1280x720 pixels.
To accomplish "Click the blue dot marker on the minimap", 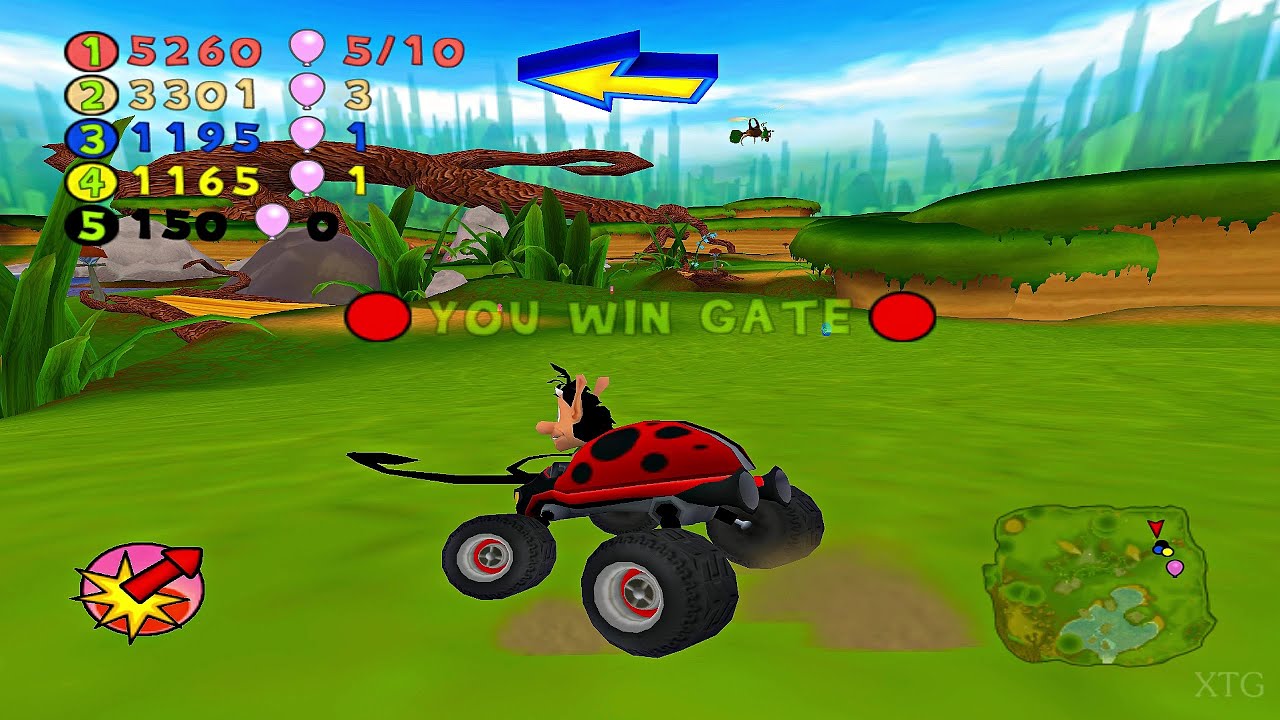I will 1157,549.
